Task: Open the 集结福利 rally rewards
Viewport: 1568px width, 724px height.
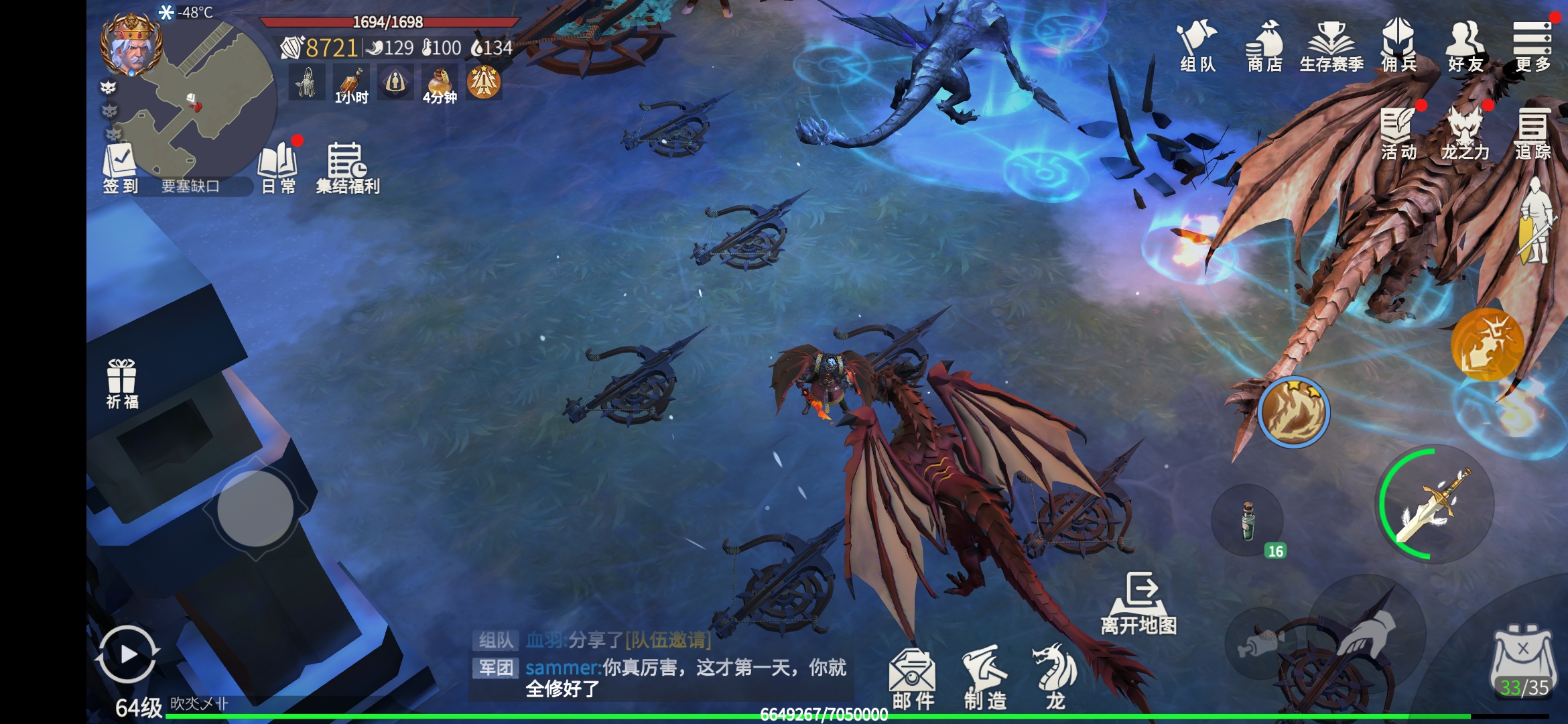Action: click(347, 168)
